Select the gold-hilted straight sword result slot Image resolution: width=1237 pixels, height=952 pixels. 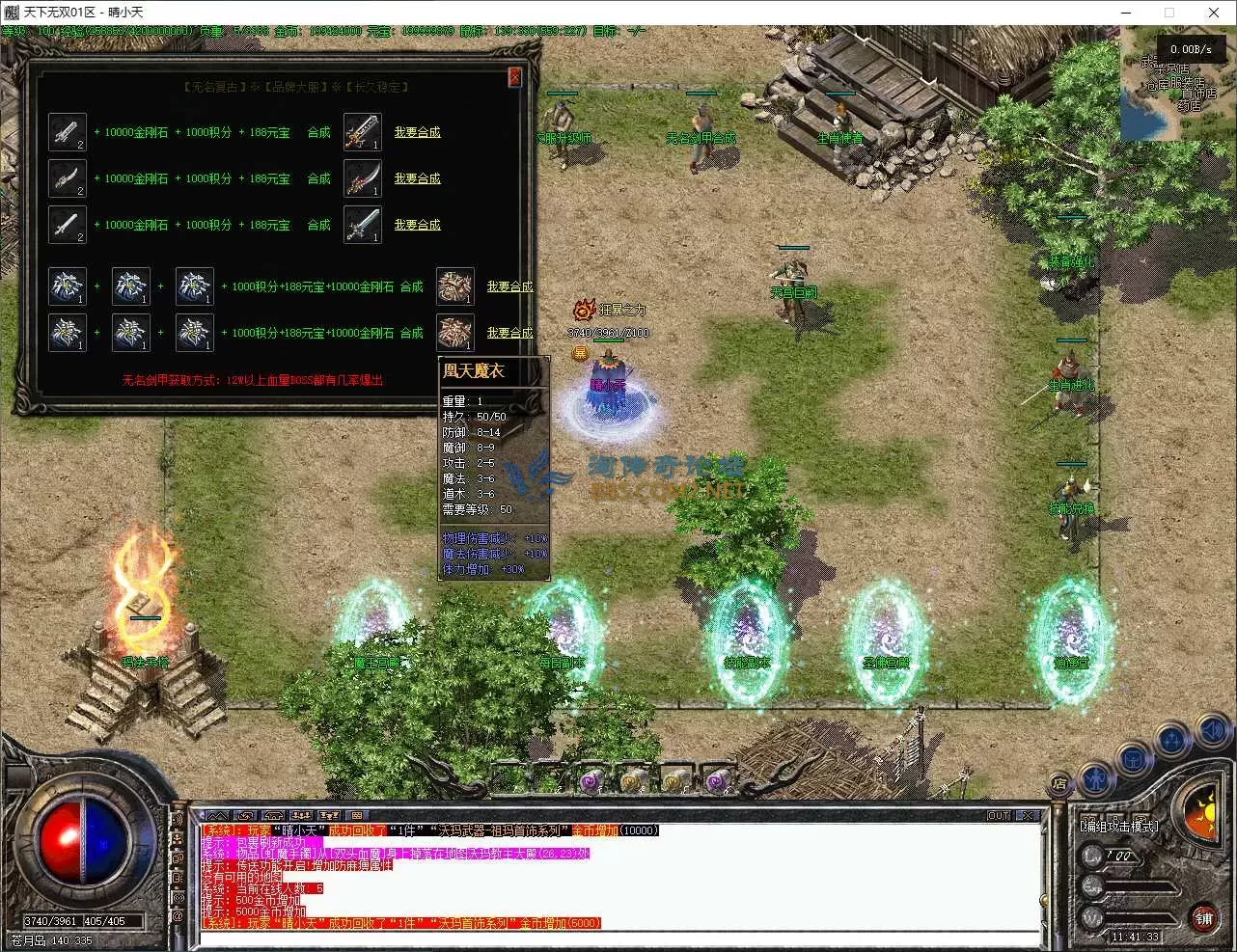click(x=362, y=132)
